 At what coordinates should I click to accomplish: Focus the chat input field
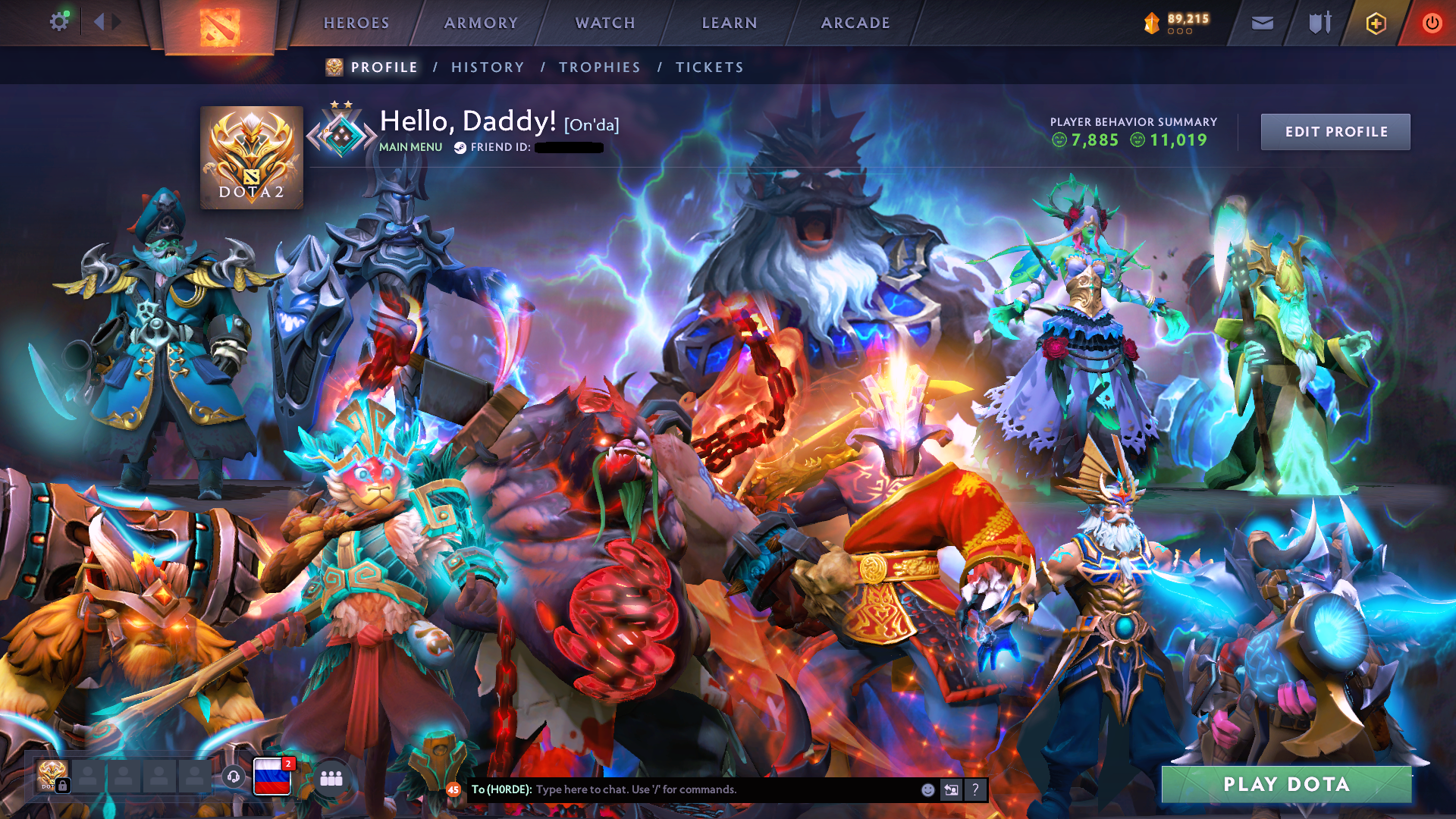point(720,789)
